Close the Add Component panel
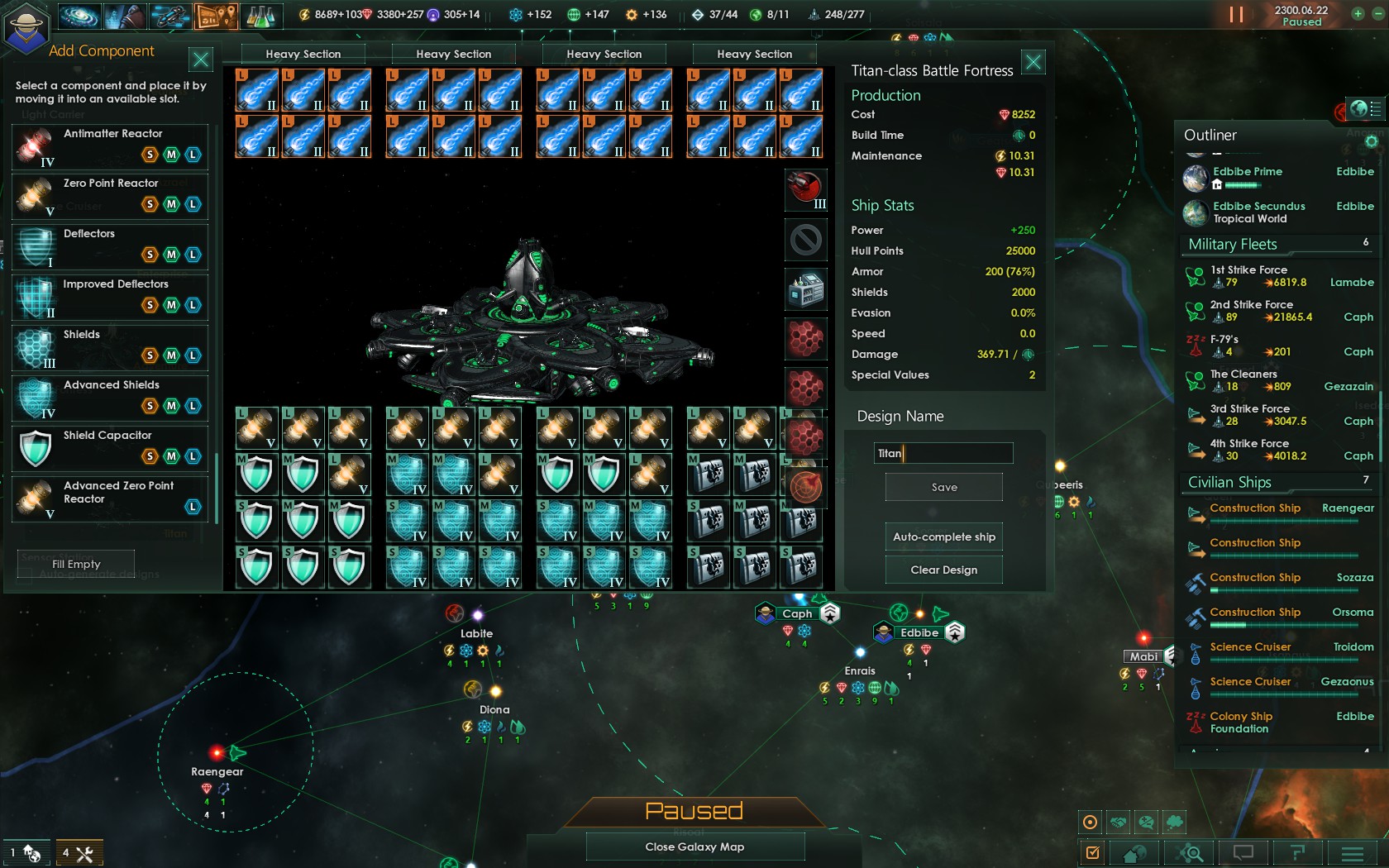Image resolution: width=1389 pixels, height=868 pixels. (201, 60)
